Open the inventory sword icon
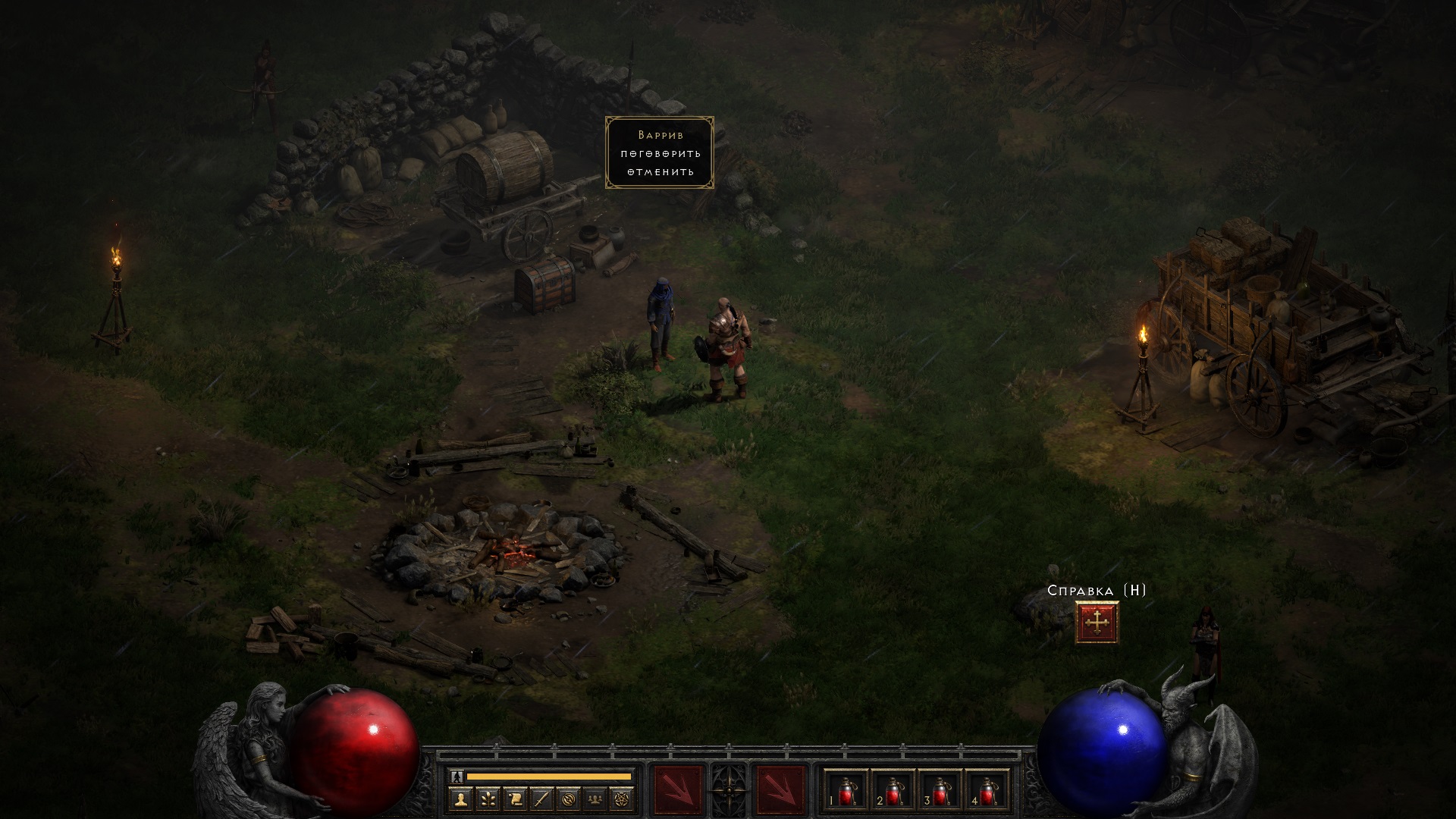Image resolution: width=1456 pixels, height=819 pixels. tap(542, 799)
